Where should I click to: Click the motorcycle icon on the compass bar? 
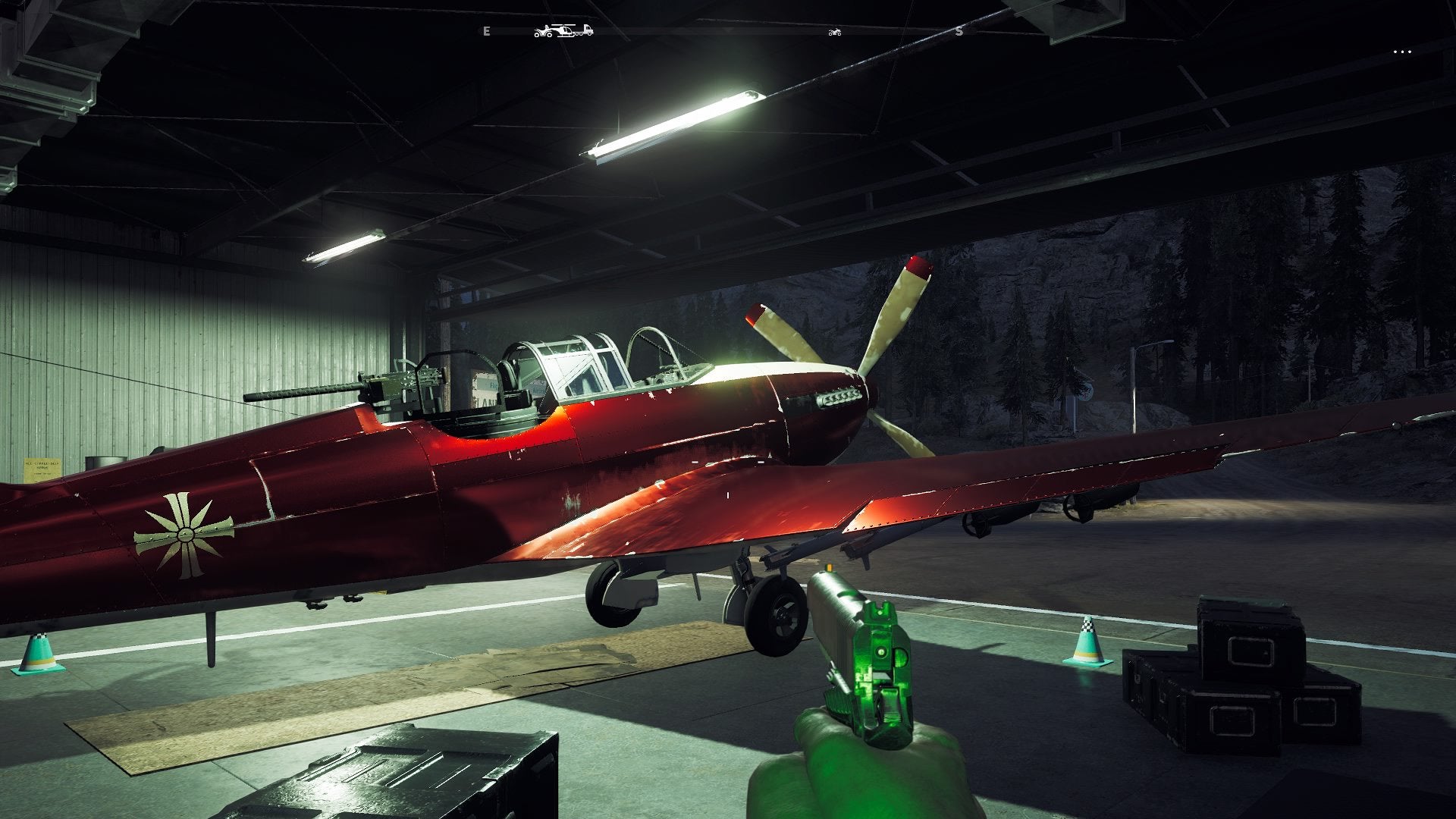836,33
